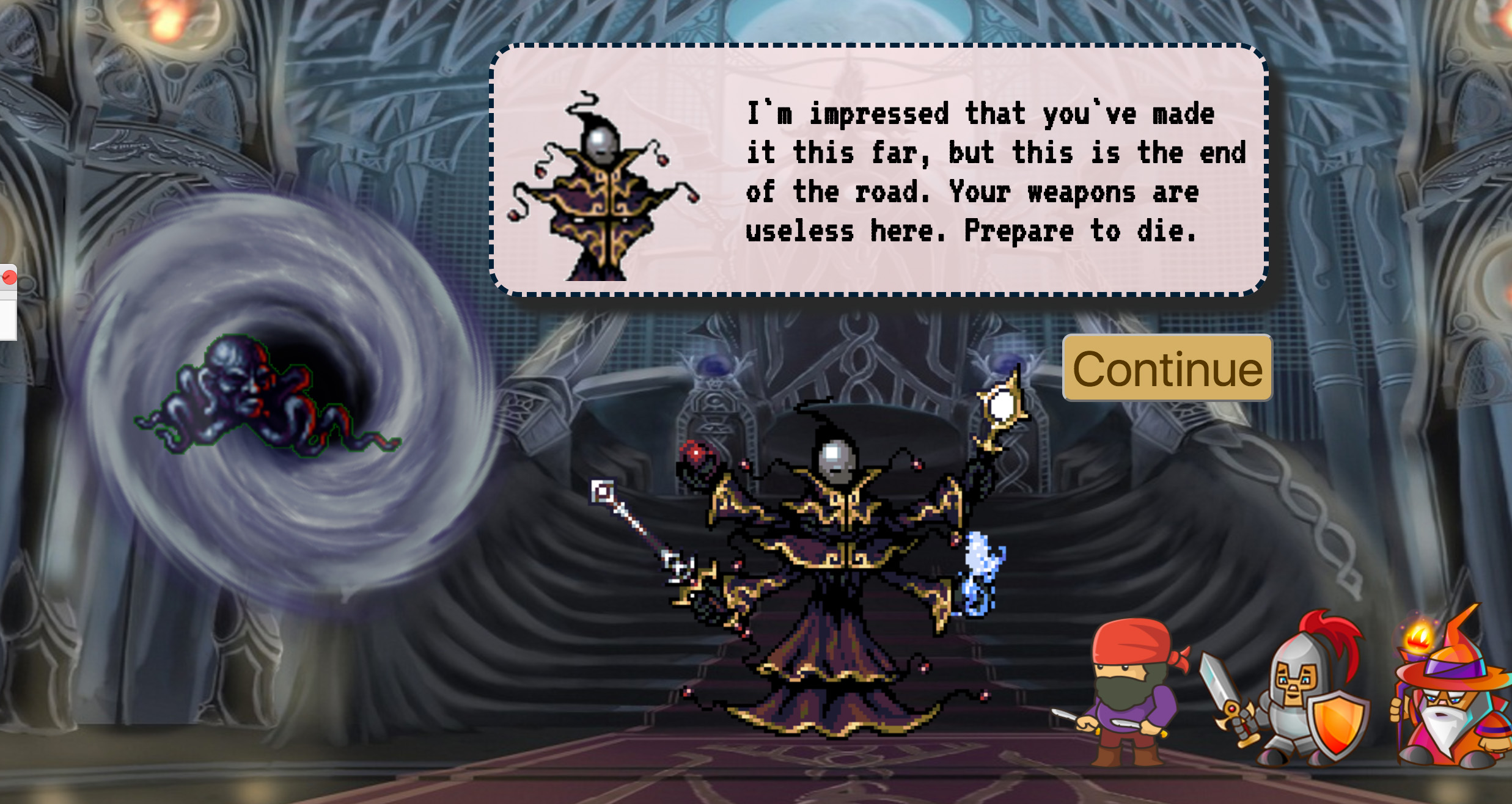1512x804 pixels.
Task: Click the red checkmark icon on side panel
Action: point(9,278)
